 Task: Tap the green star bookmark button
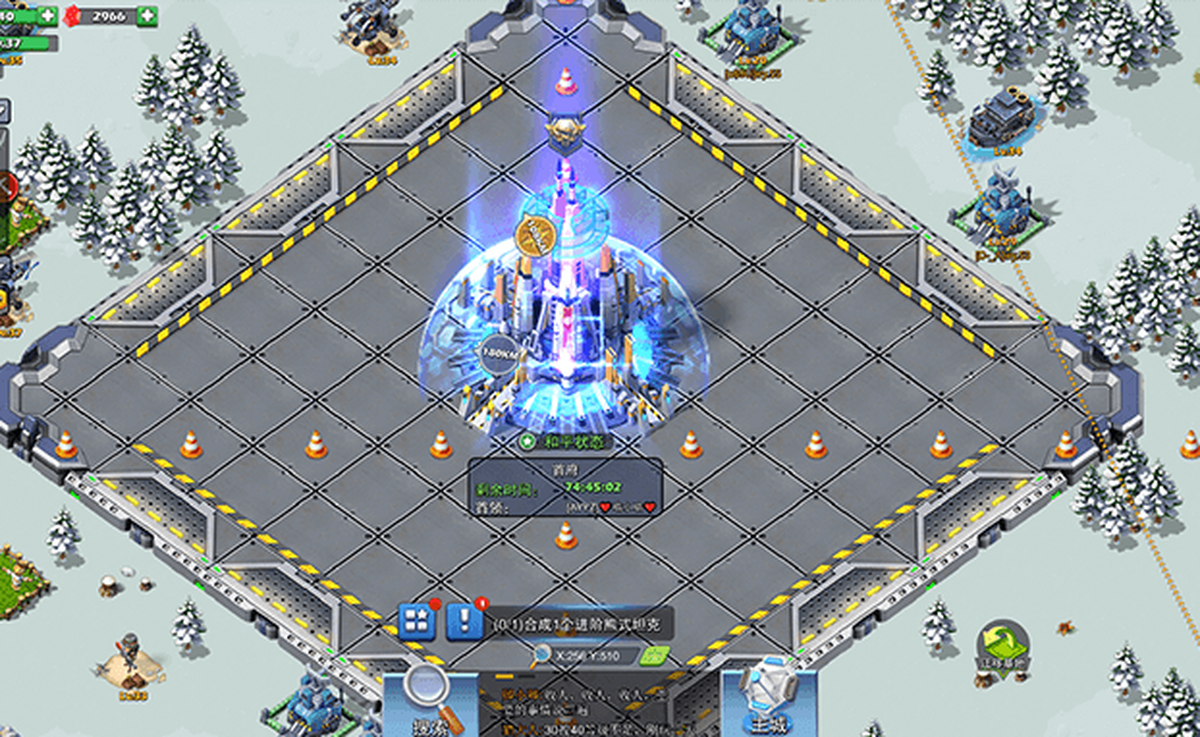tap(653, 655)
